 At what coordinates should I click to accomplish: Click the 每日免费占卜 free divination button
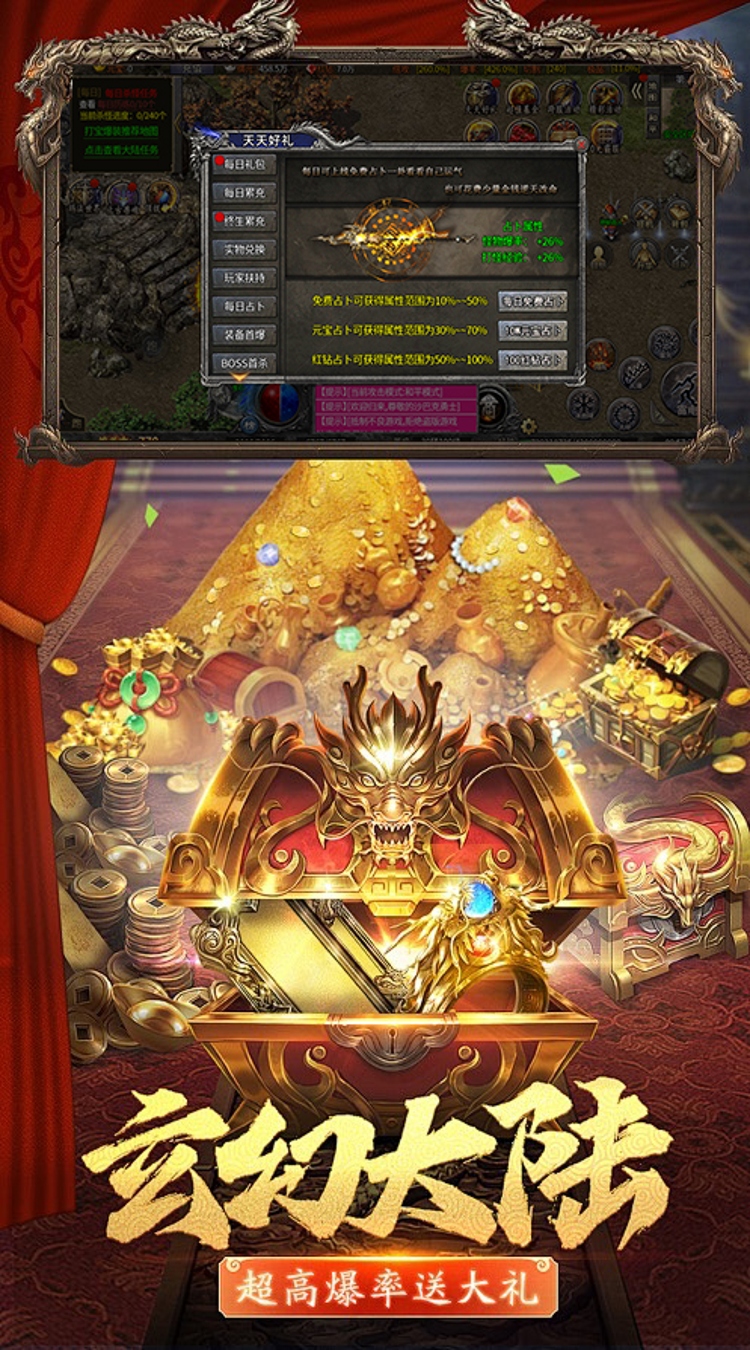click(532, 301)
